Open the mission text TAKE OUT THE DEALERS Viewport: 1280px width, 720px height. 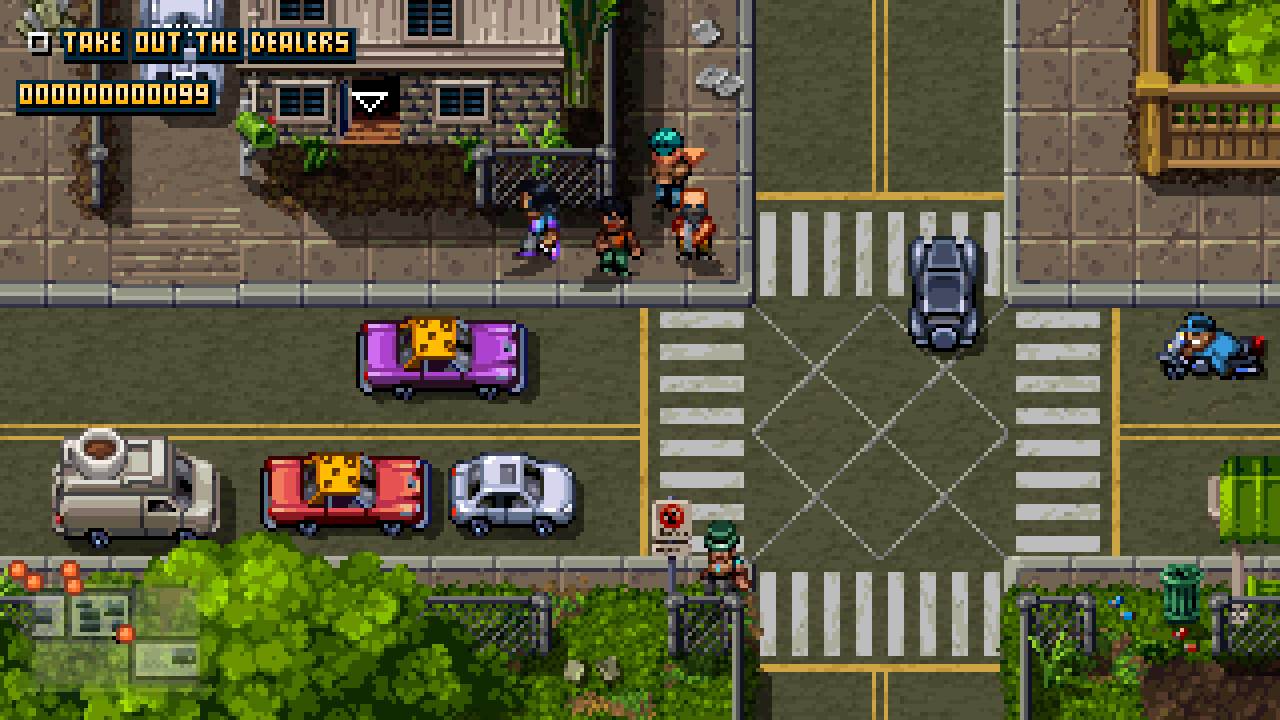204,42
